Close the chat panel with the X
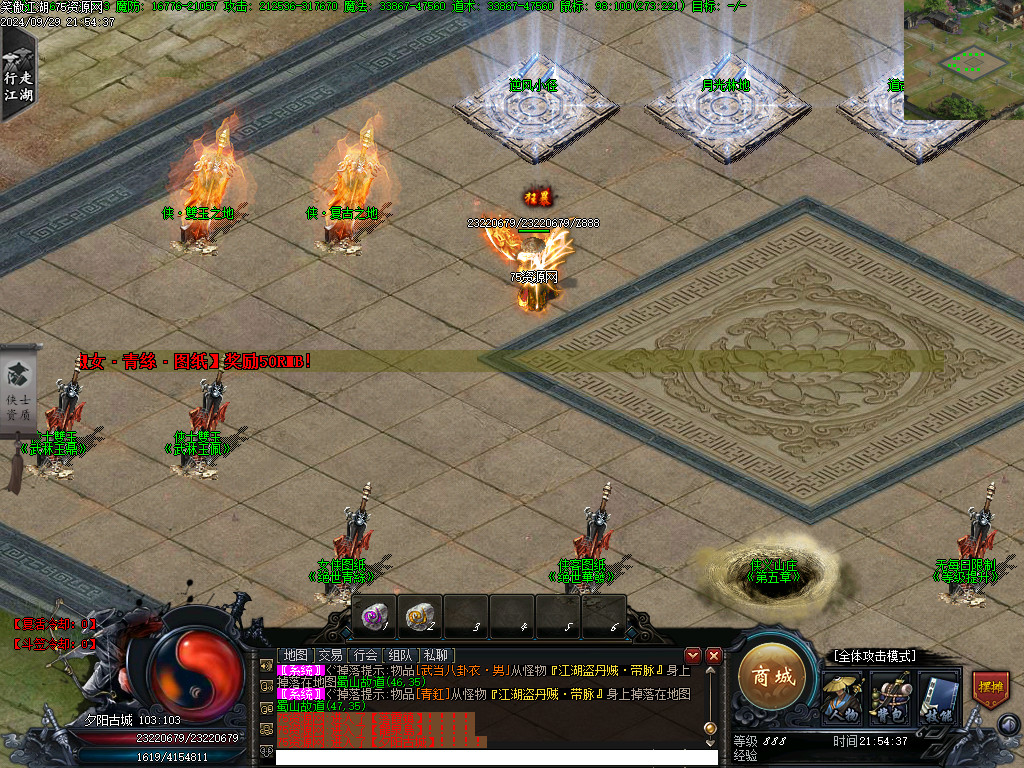The height and width of the screenshot is (768, 1024). [714, 655]
